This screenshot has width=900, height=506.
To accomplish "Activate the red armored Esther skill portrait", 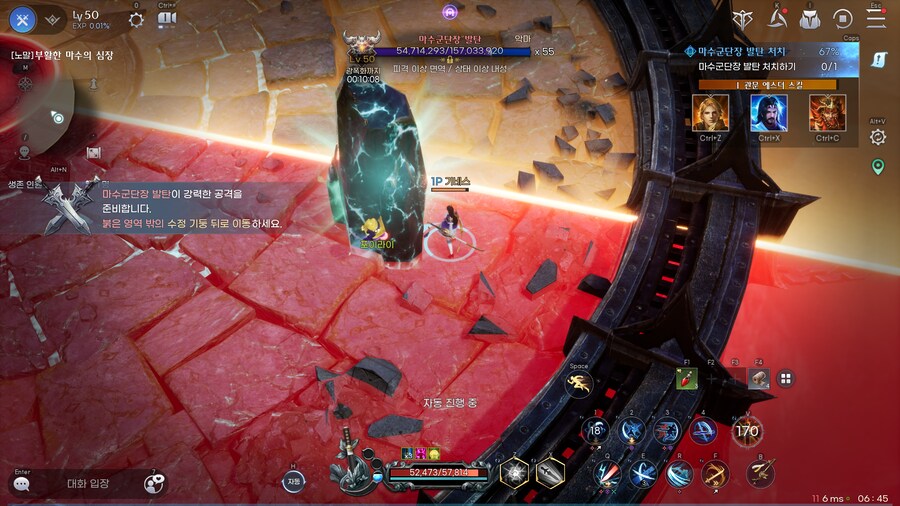I will (x=827, y=113).
